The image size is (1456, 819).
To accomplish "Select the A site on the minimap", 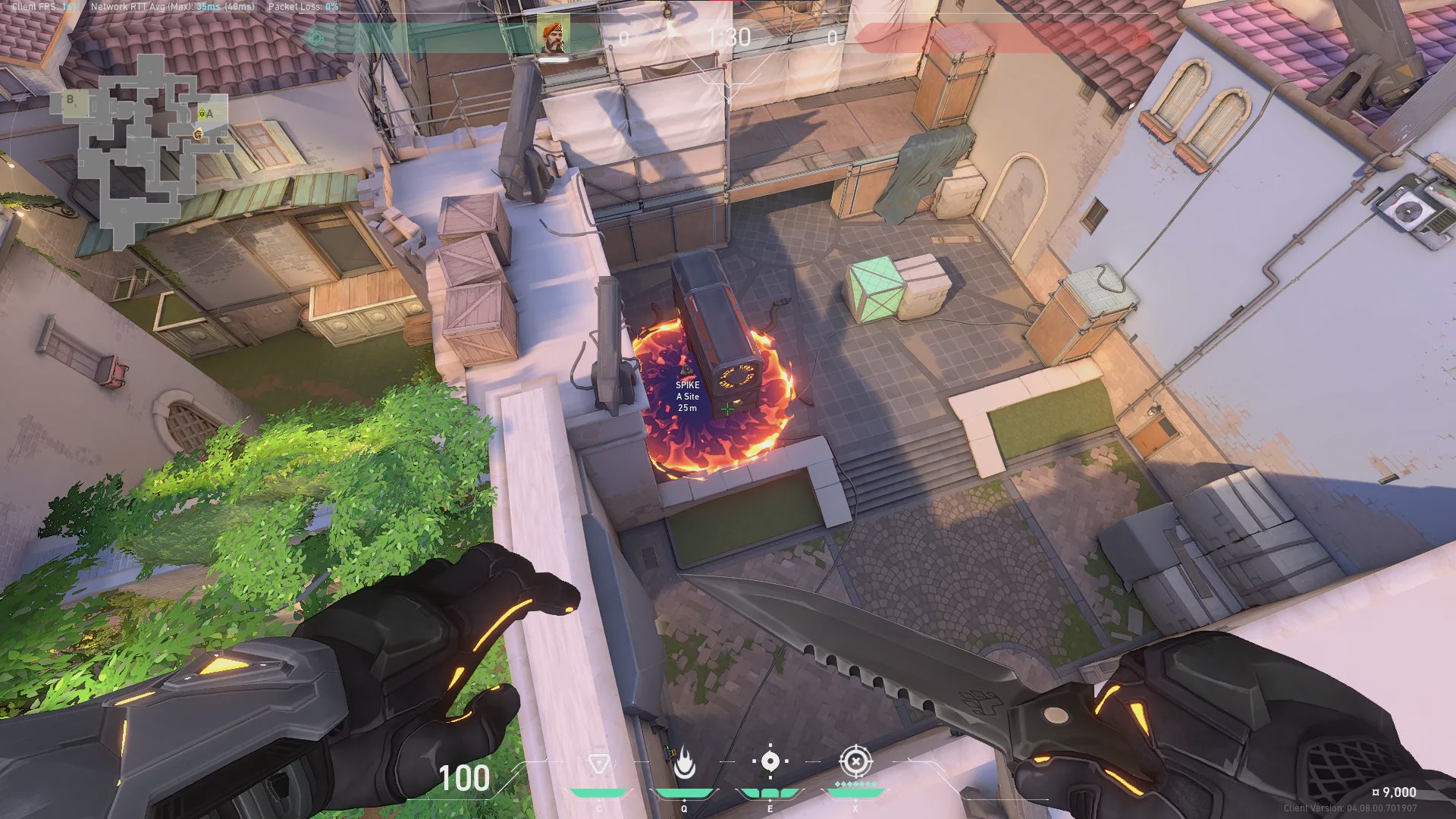I will (209, 114).
